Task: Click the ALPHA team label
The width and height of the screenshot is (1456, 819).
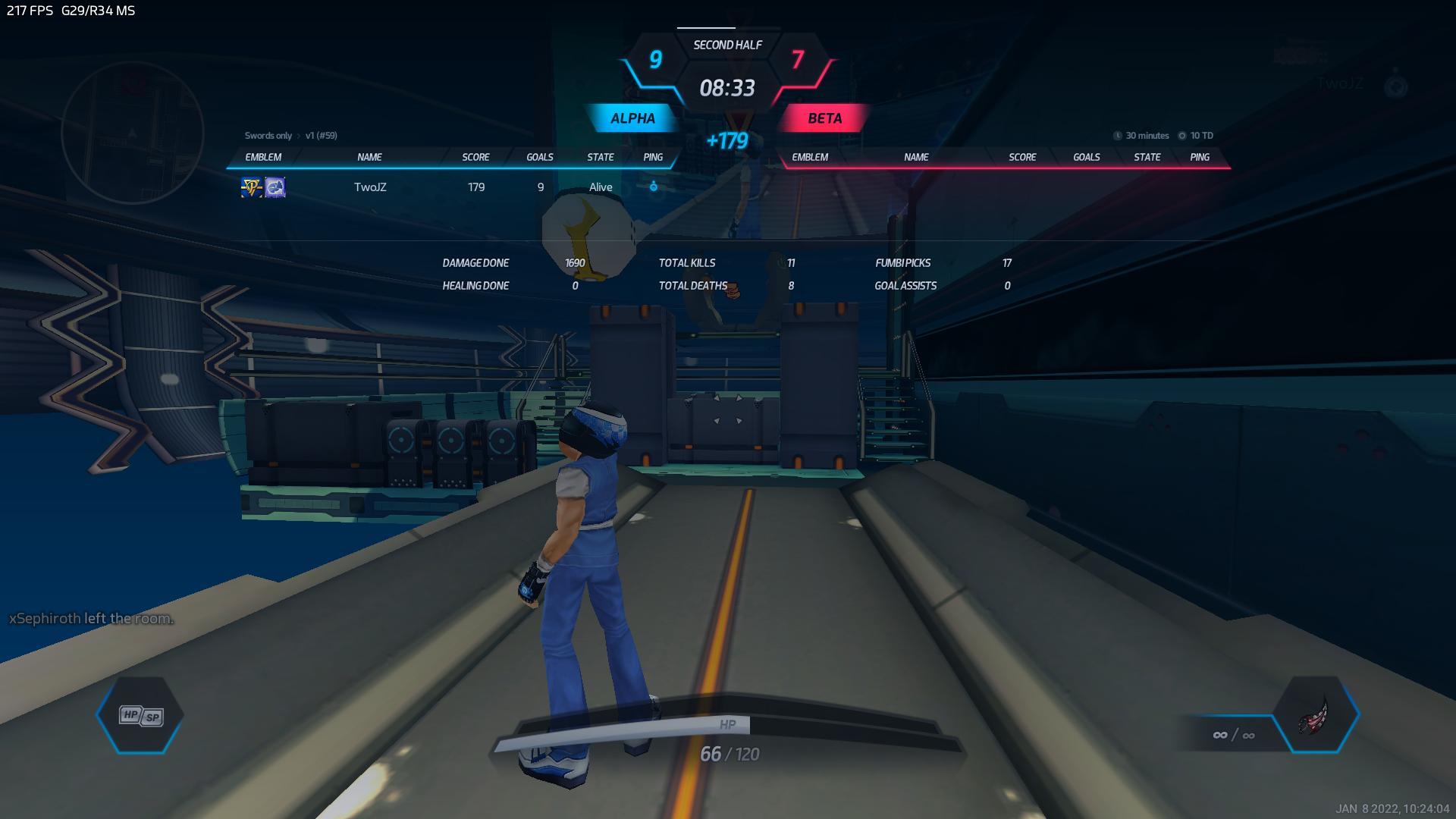Action: (632, 118)
